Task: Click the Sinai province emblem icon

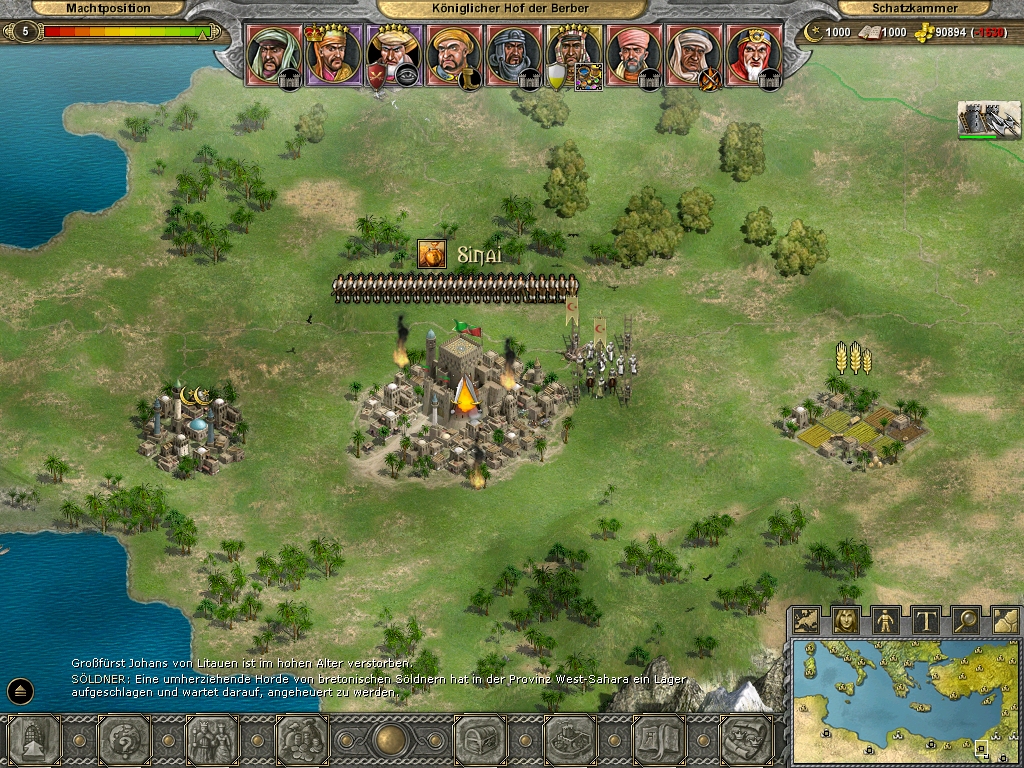Action: pyautogui.click(x=432, y=255)
